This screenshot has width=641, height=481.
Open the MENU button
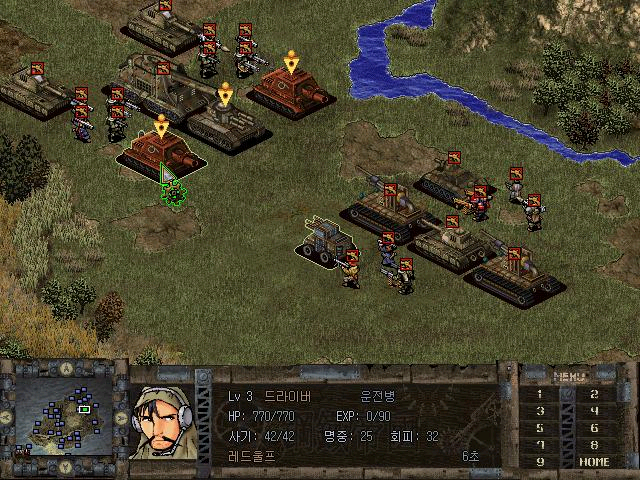(569, 377)
